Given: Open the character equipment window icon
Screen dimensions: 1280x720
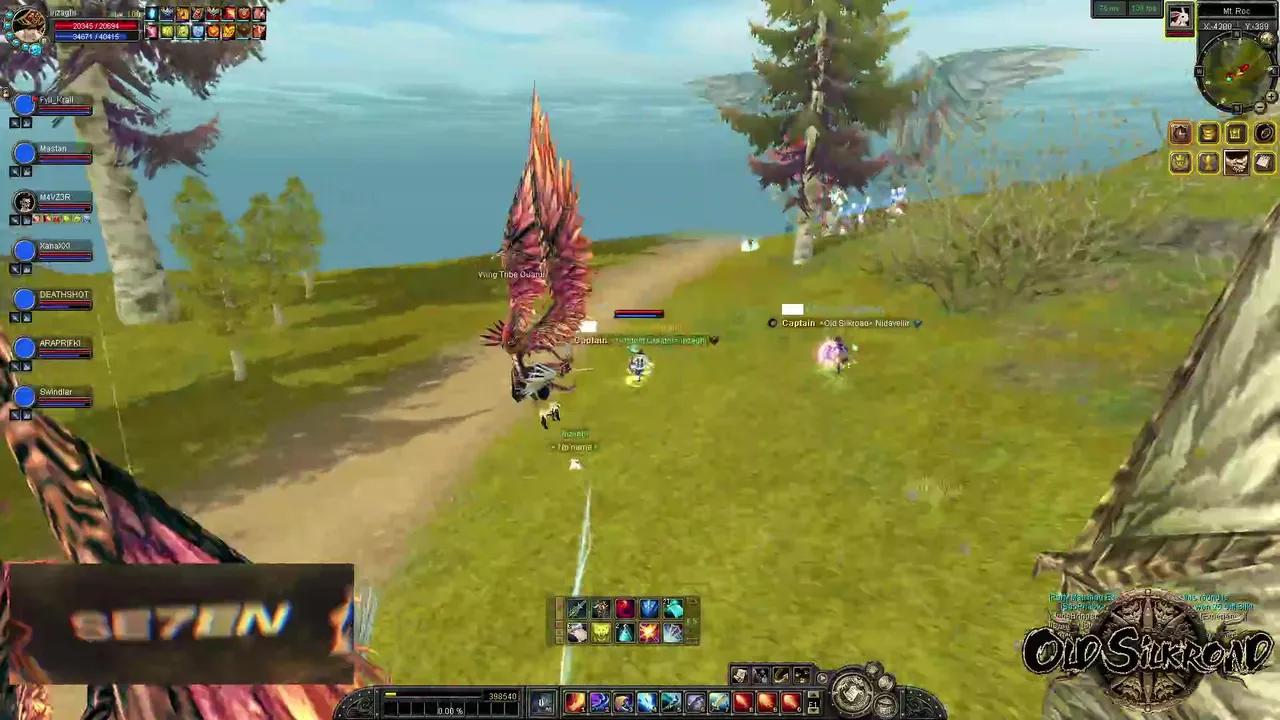Looking at the screenshot, I should [x=1180, y=133].
